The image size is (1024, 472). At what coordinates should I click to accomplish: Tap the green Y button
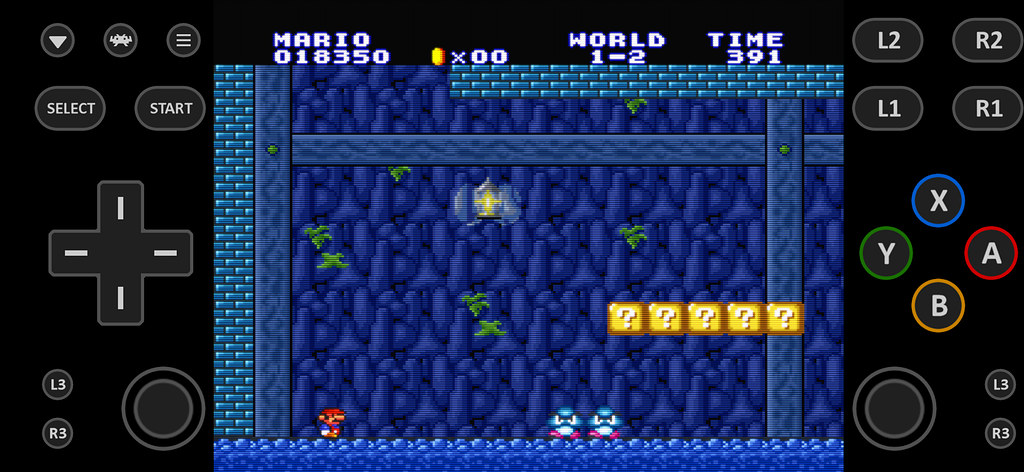[x=886, y=253]
